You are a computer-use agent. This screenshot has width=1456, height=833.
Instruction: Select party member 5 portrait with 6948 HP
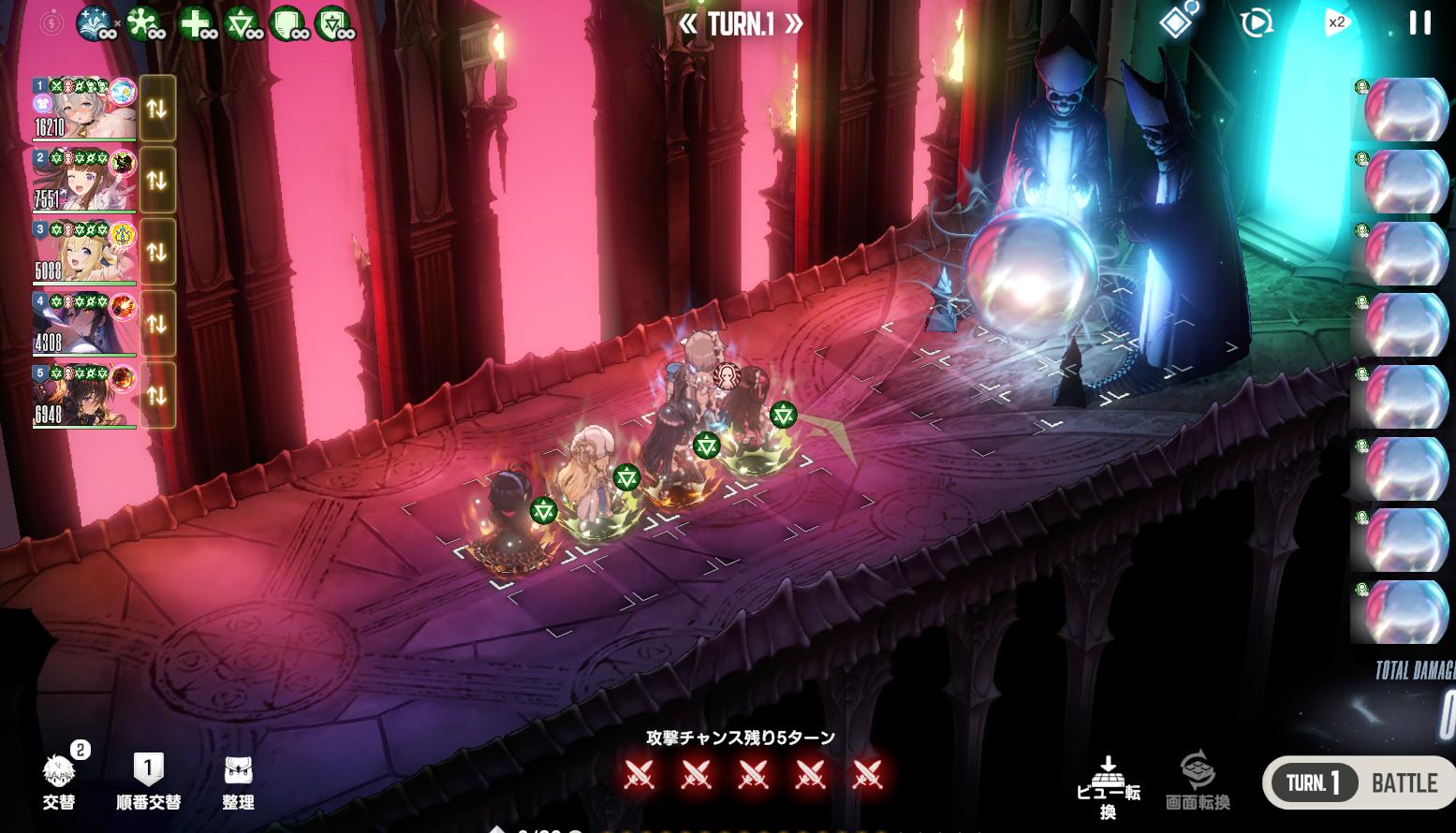pyautogui.click(x=84, y=396)
